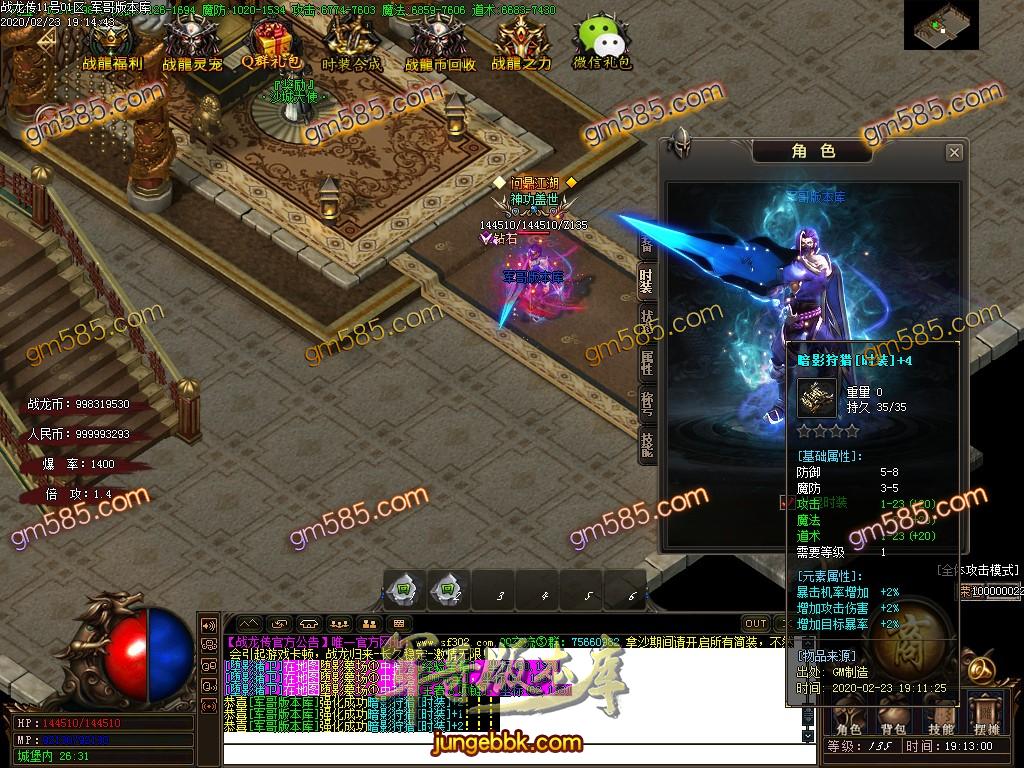Open the 战龍灵宠 pet menu
This screenshot has width=1024, height=768.
192,43
